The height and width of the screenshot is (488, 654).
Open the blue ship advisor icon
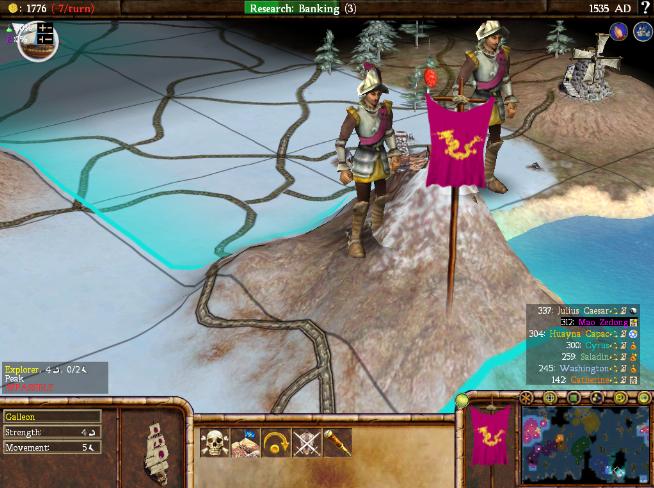[641, 32]
